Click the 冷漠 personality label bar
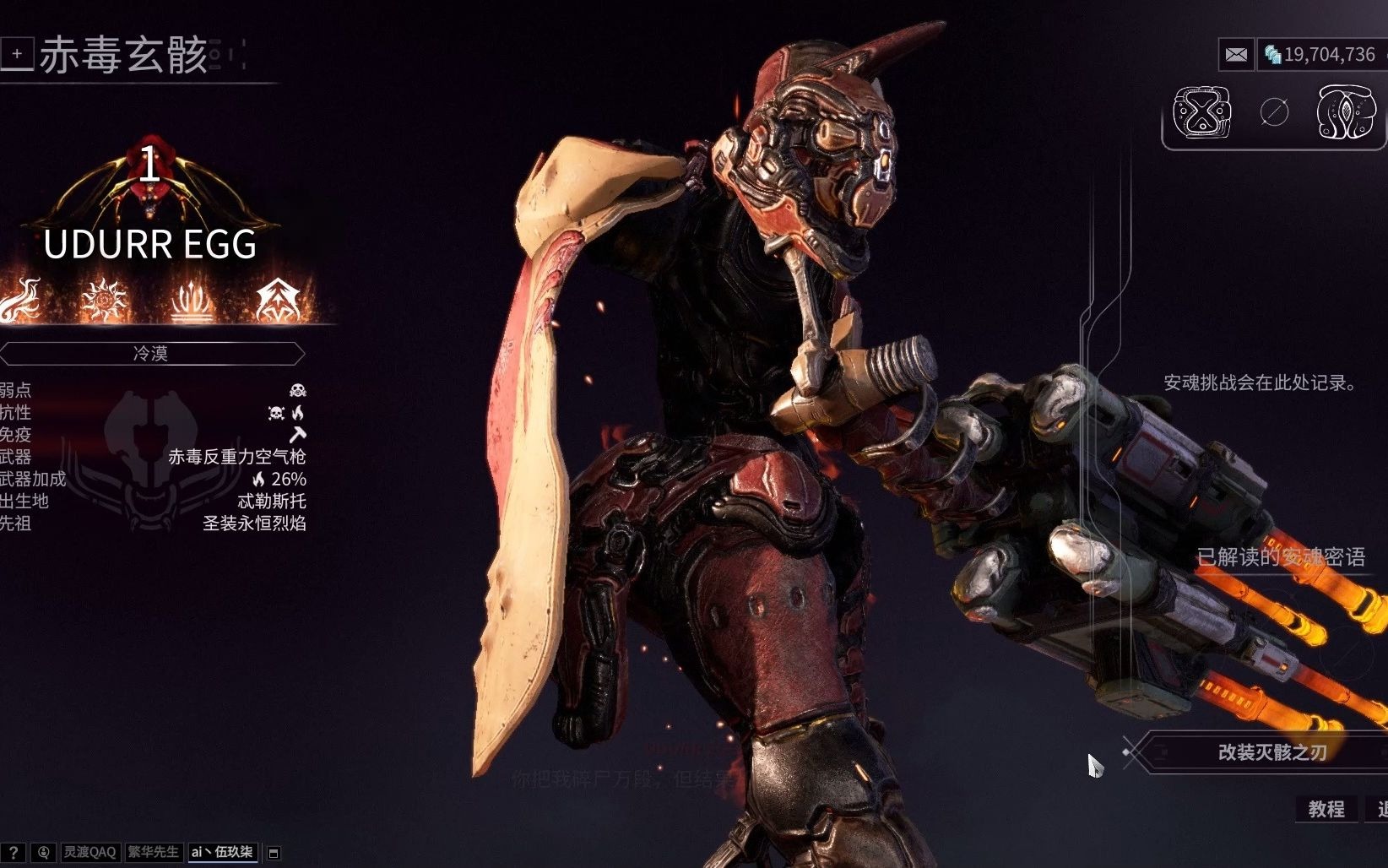 [x=151, y=353]
